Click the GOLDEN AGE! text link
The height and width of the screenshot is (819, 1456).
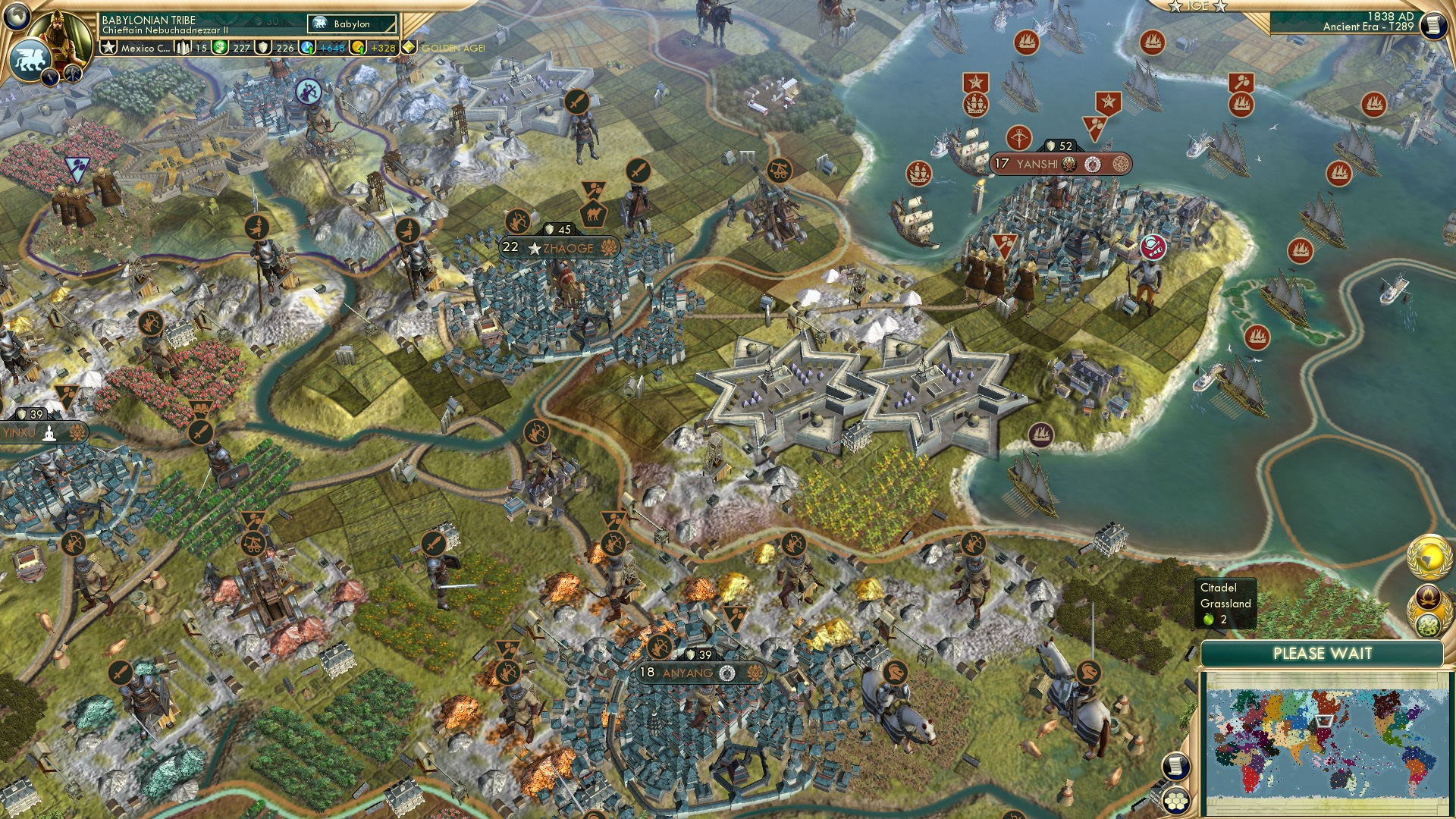pyautogui.click(x=453, y=49)
